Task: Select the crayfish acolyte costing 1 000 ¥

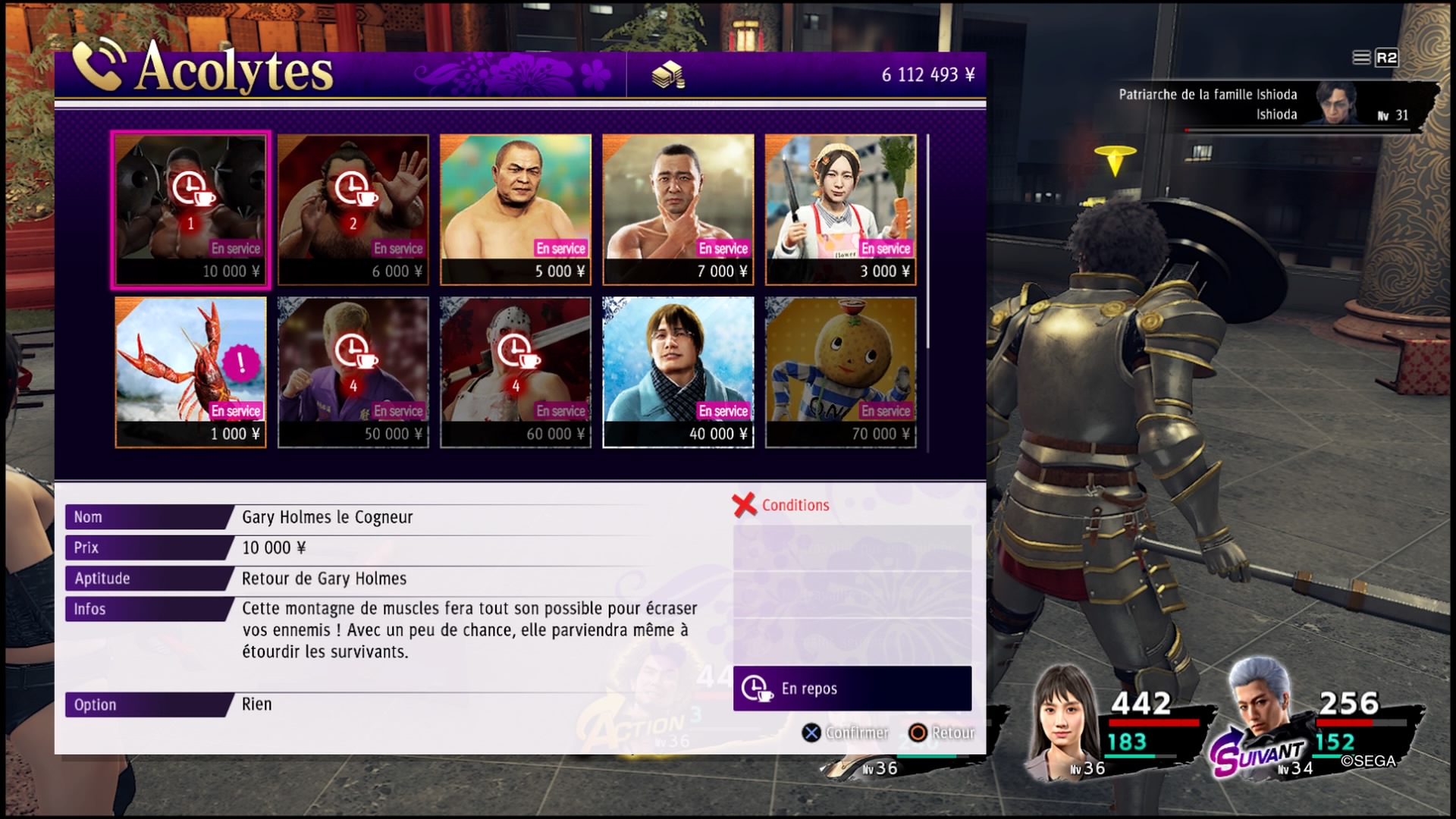Action: (190, 372)
